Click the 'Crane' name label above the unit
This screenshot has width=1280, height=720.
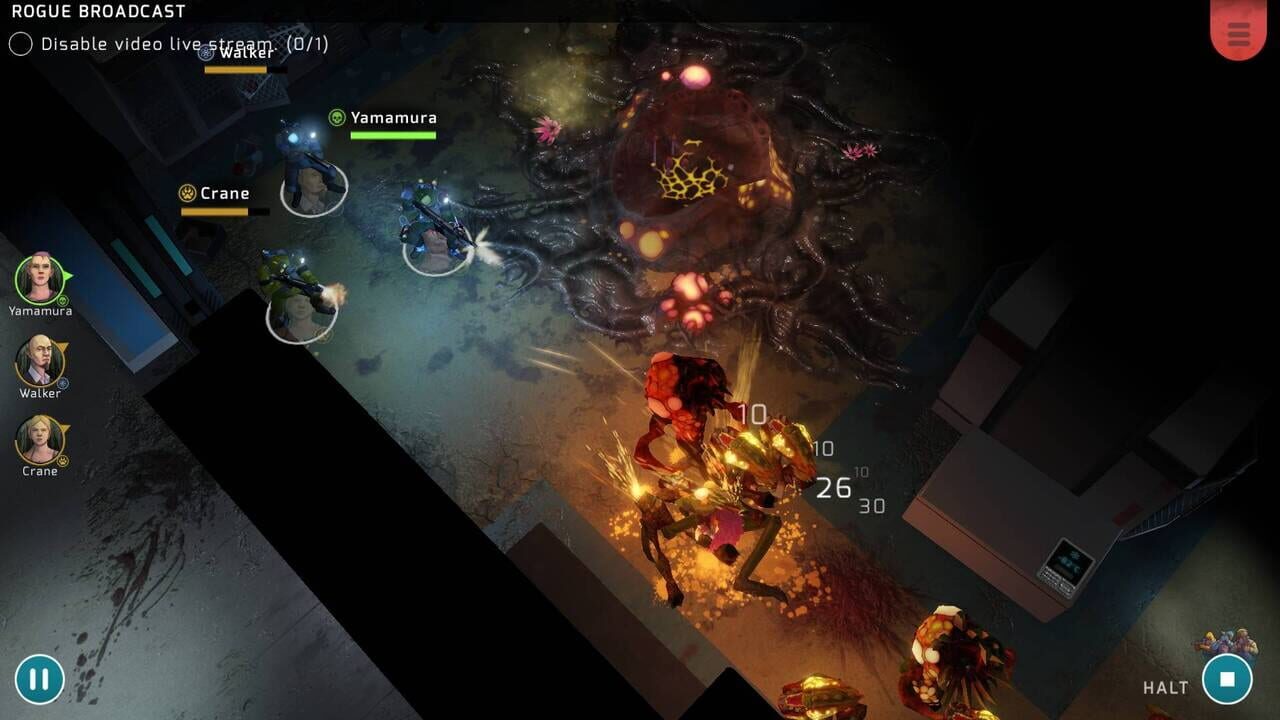pyautogui.click(x=225, y=192)
